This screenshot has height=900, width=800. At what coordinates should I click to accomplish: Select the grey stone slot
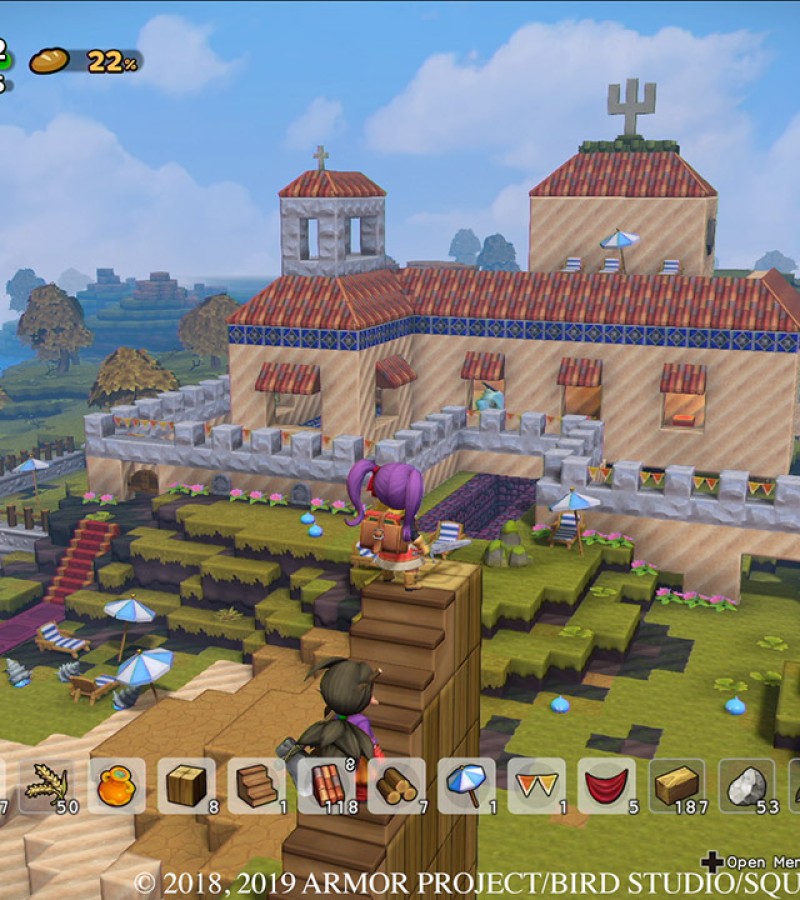point(747,785)
